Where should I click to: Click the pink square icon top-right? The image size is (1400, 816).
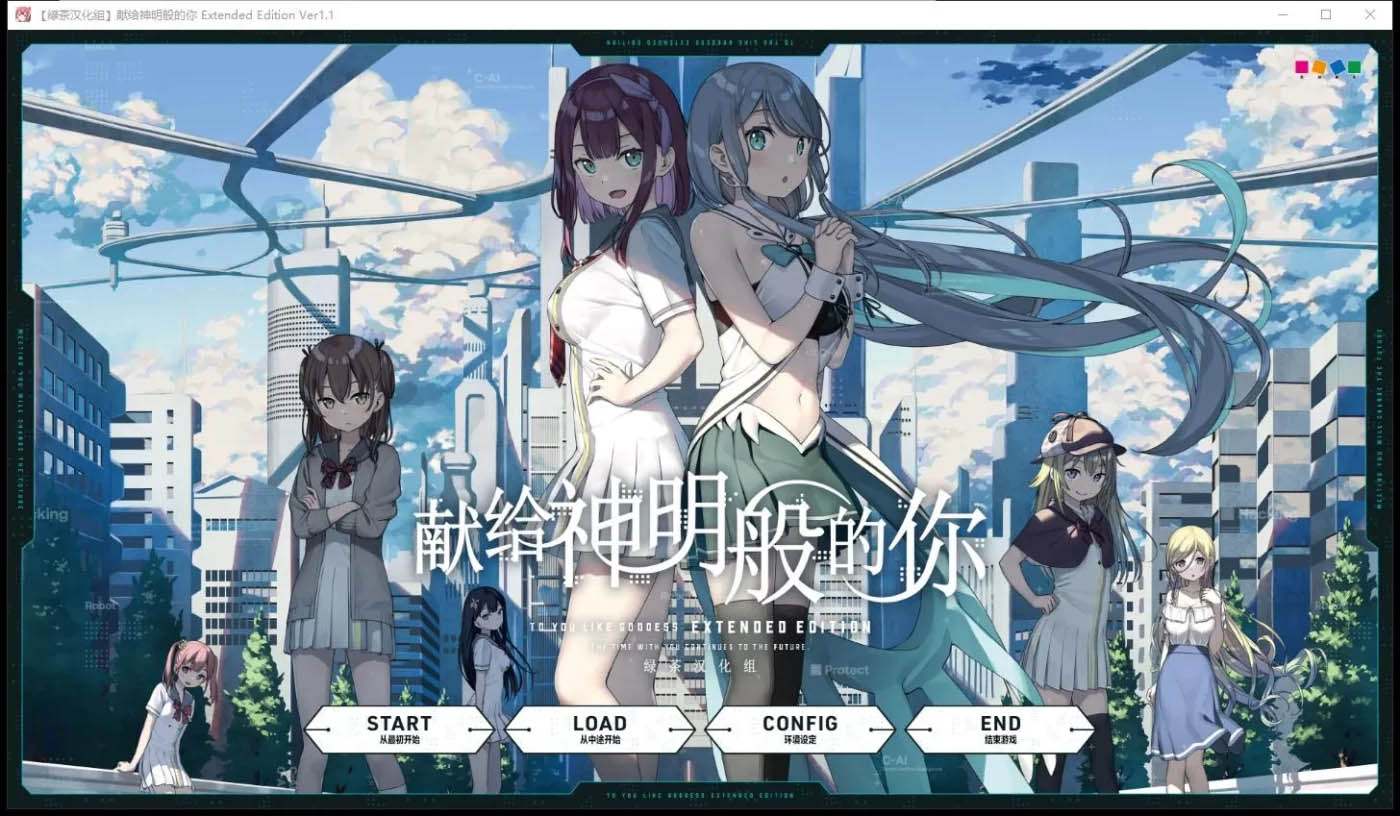tap(1302, 66)
